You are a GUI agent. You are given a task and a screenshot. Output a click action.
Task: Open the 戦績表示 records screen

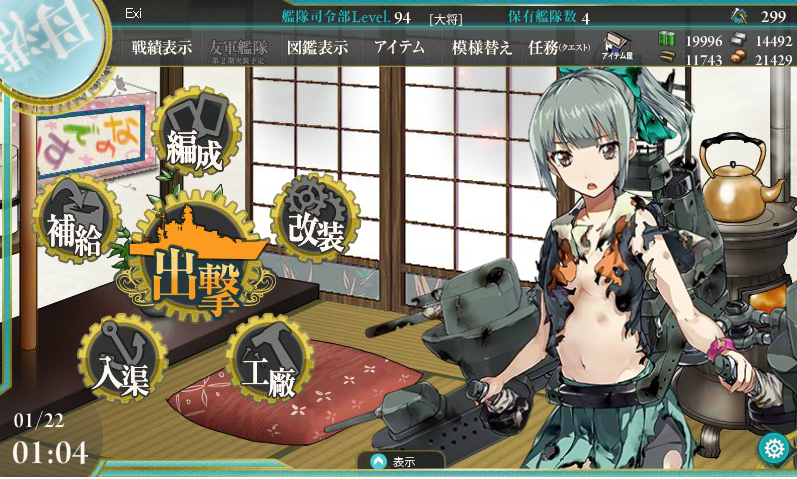point(162,47)
